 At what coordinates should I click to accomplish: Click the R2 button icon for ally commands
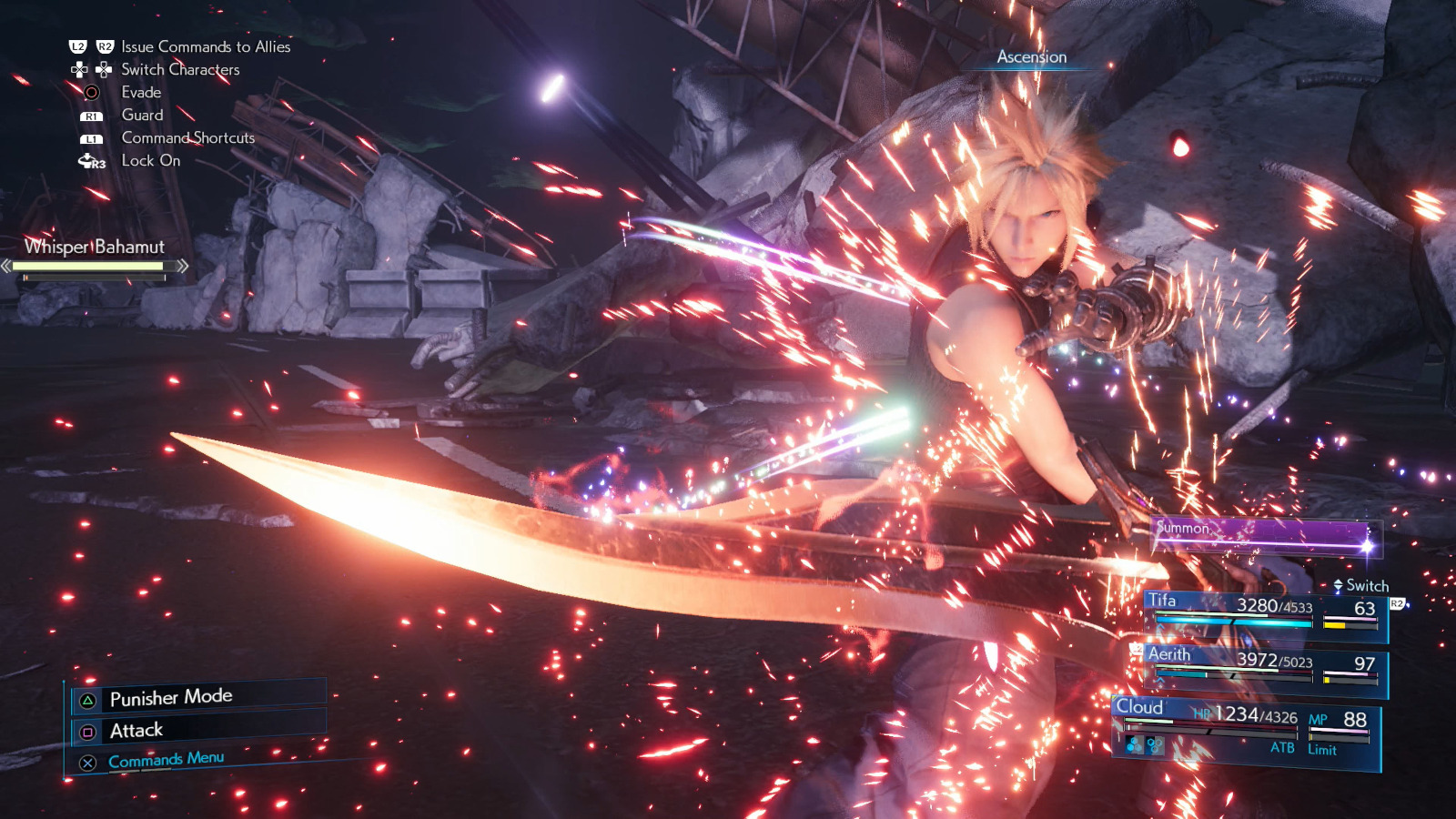click(106, 46)
